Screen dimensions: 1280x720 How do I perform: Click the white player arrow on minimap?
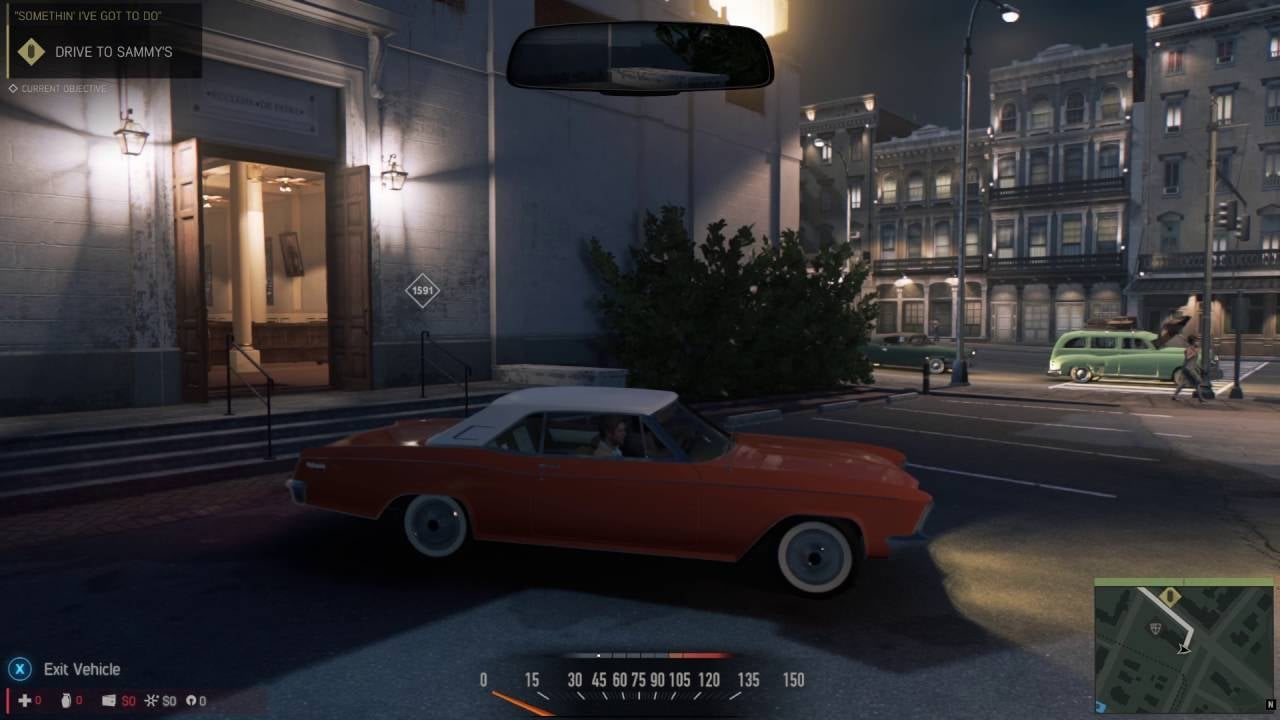1185,649
